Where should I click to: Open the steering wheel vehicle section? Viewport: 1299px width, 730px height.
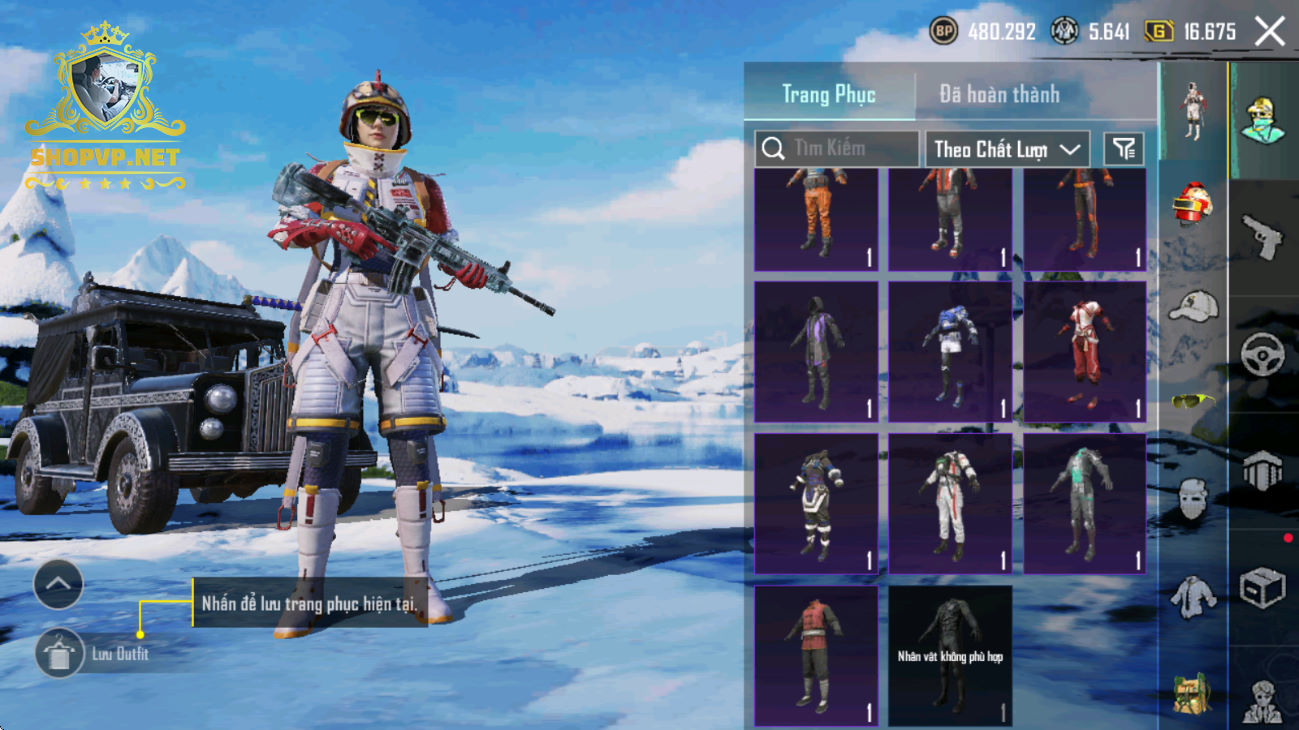[1263, 354]
